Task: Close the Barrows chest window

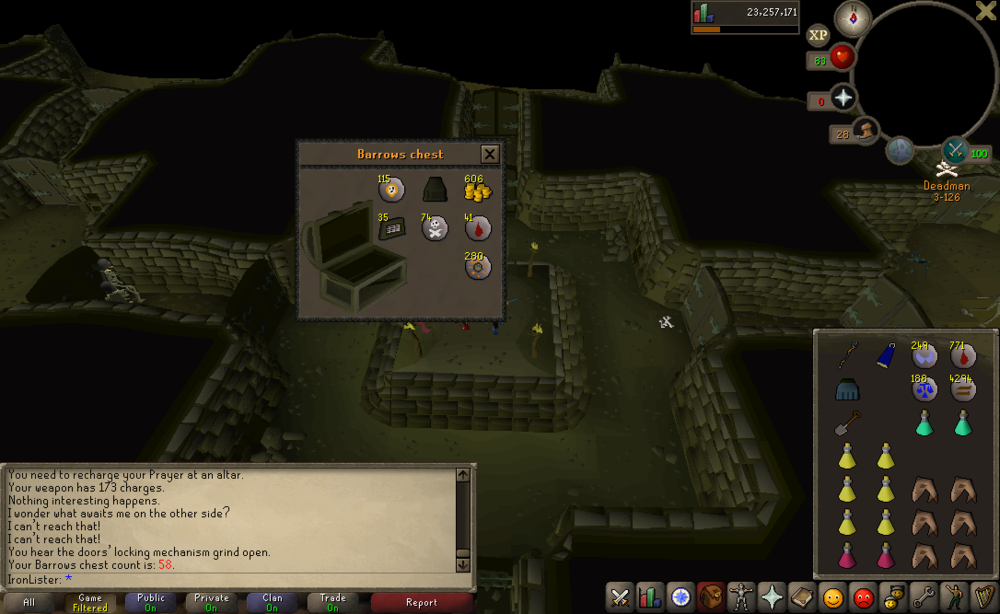Action: click(x=489, y=154)
